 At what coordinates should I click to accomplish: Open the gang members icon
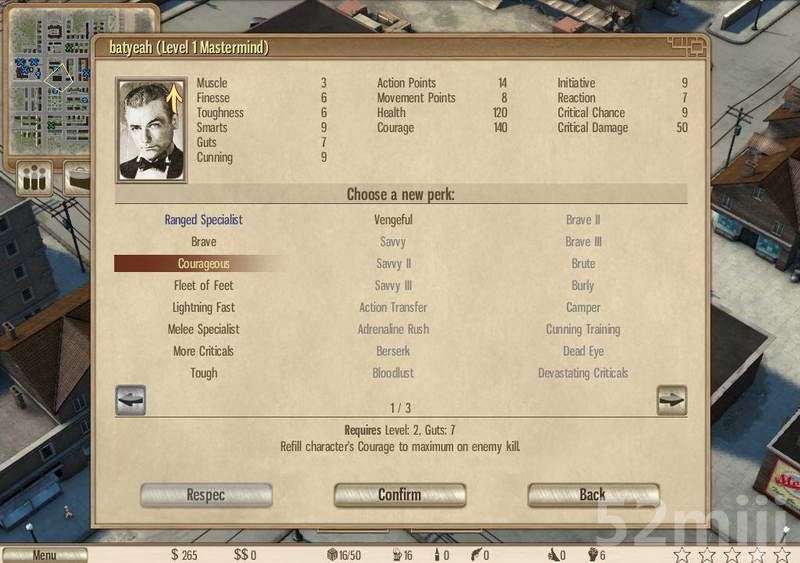(x=35, y=179)
